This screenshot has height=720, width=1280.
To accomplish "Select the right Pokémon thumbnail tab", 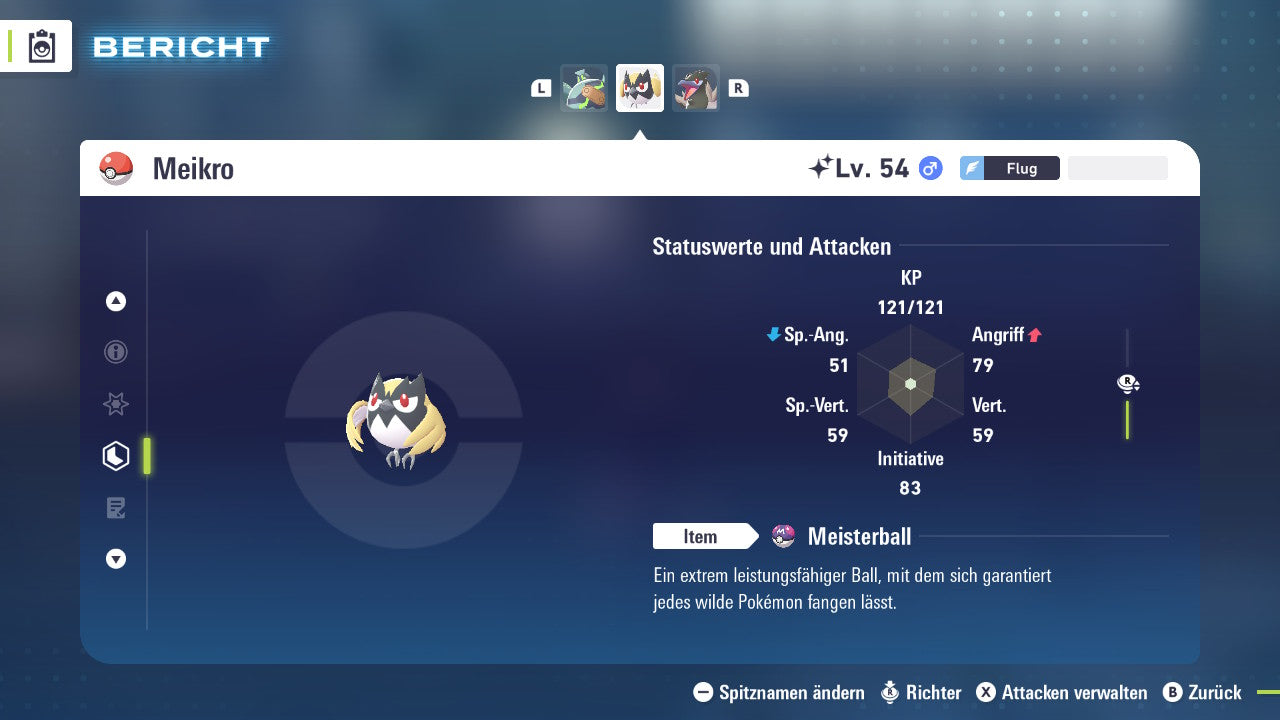I will pos(695,87).
